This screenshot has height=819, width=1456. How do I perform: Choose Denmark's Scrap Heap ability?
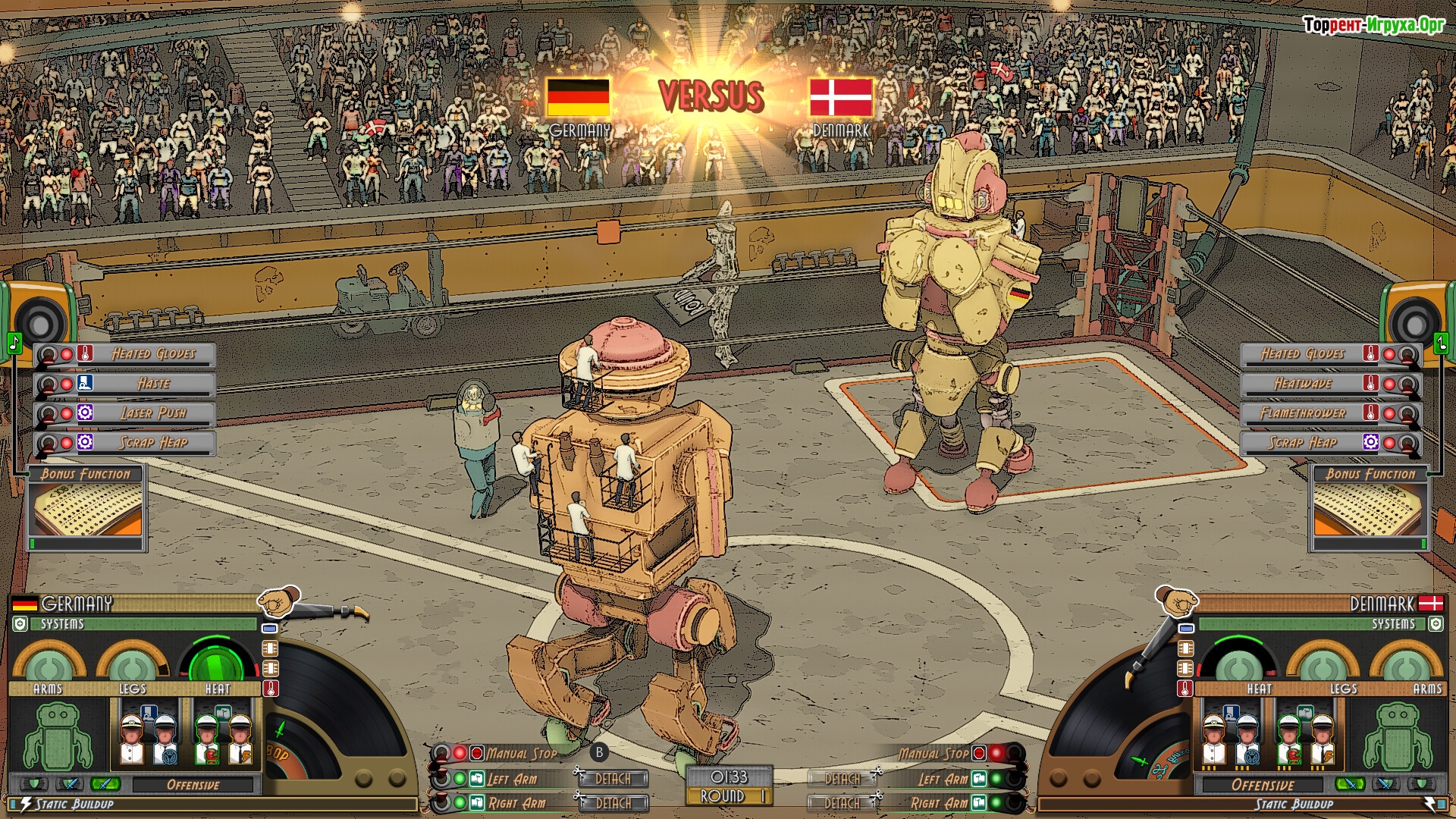(x=1302, y=443)
